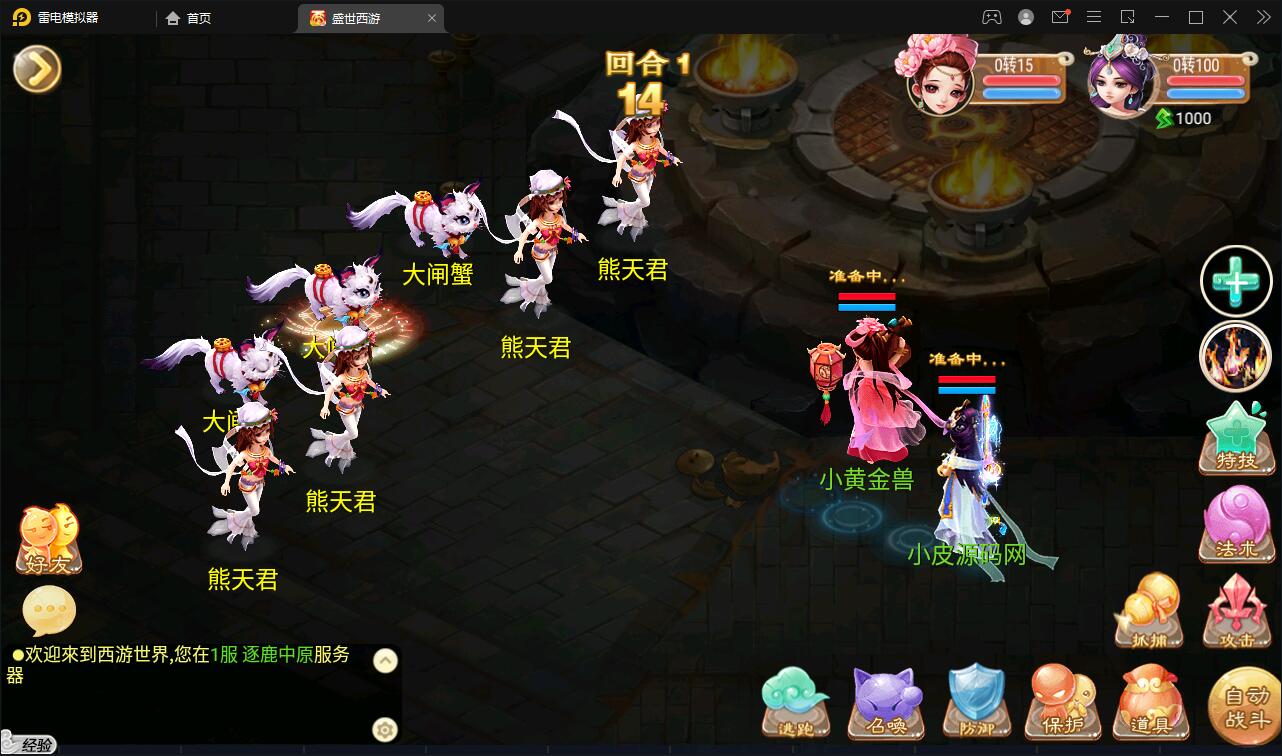Open the 特技 special skill icon
1282x756 pixels.
tap(1237, 437)
